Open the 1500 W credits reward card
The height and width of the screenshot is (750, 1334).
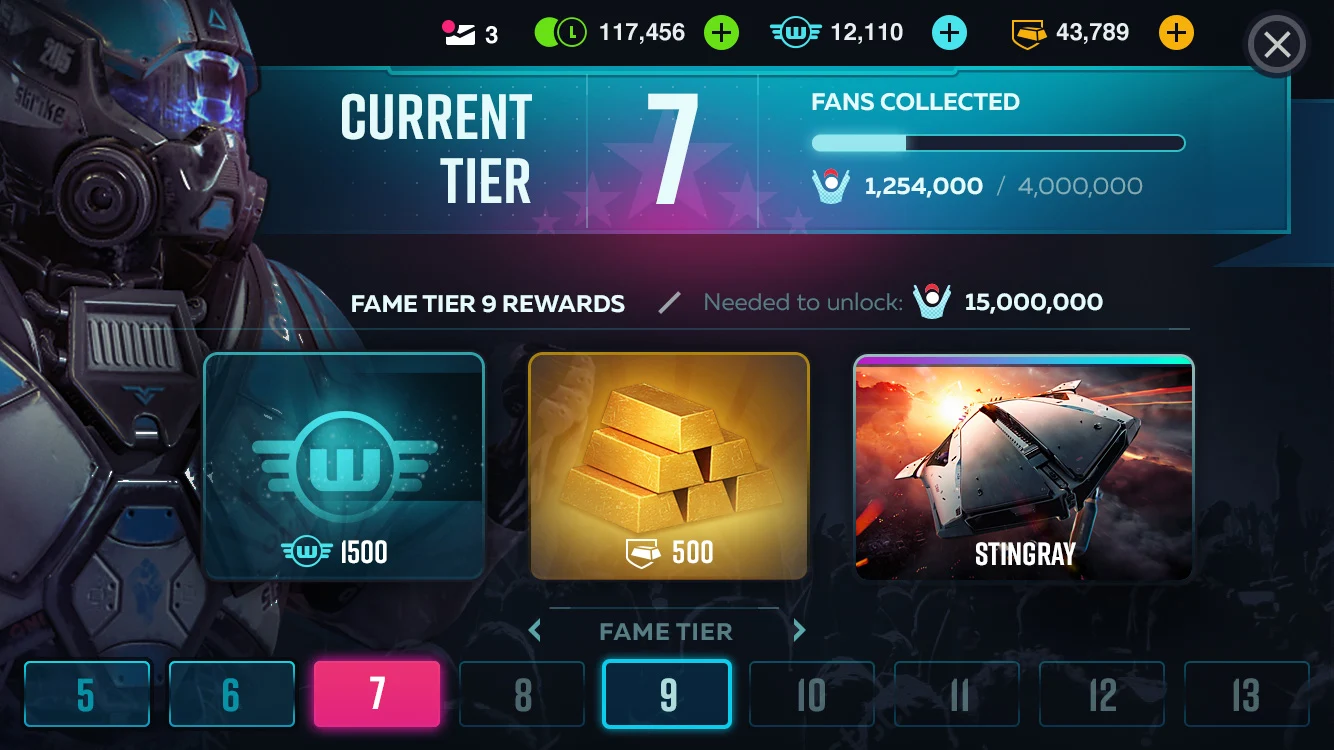(344, 466)
